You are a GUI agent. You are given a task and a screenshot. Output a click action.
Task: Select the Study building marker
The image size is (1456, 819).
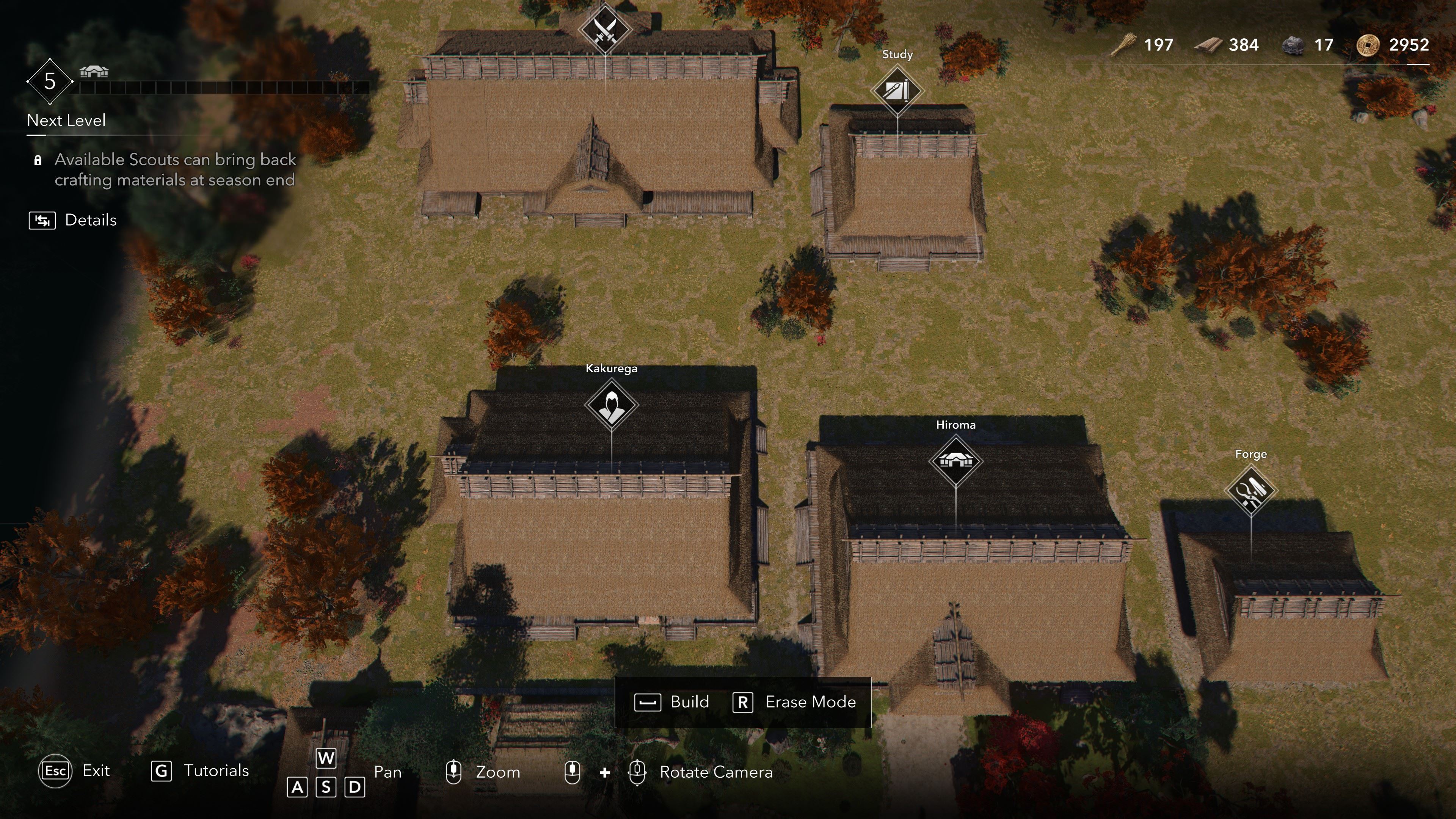click(x=897, y=91)
